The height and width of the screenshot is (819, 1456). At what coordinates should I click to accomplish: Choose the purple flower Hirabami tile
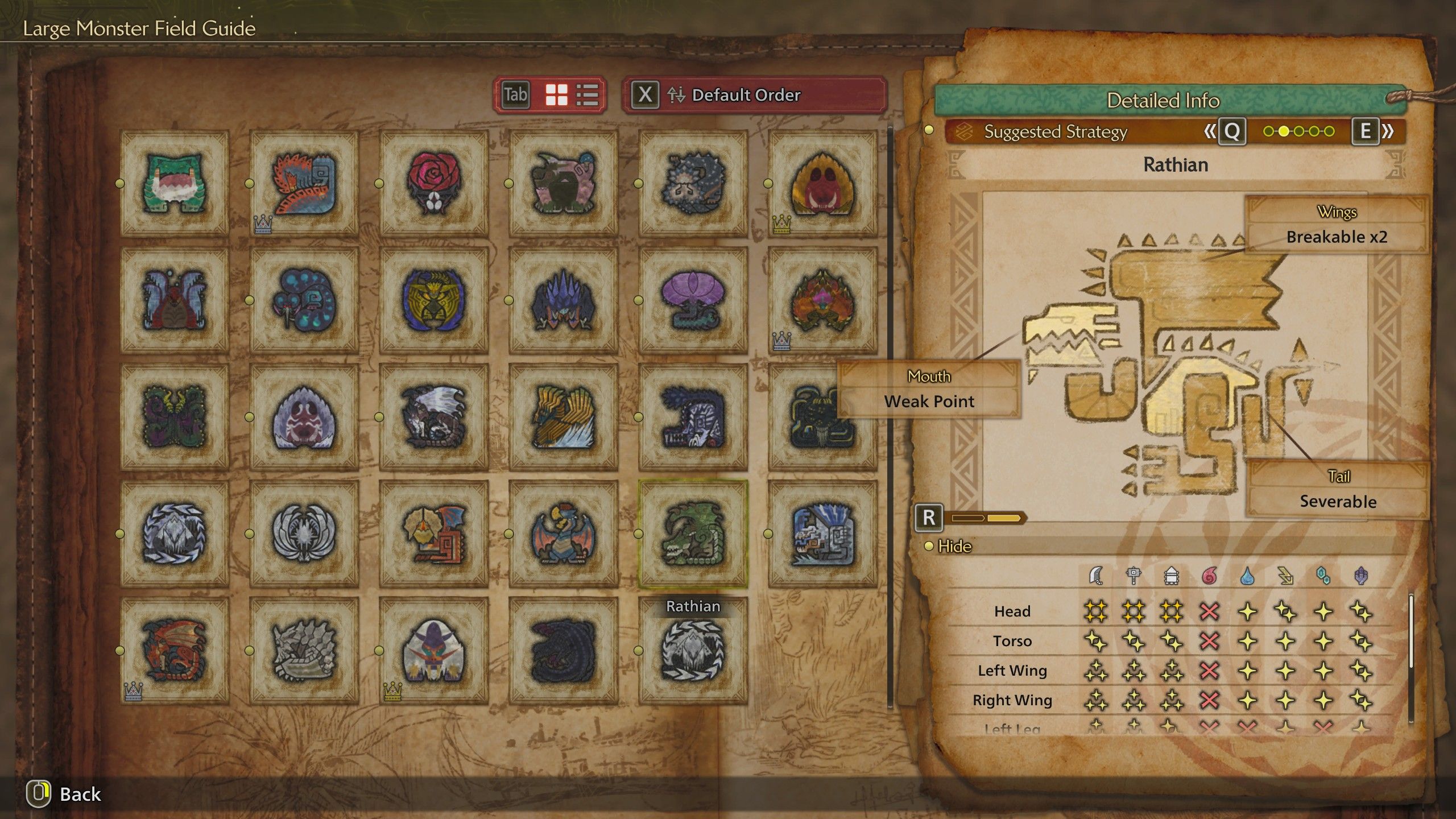[x=693, y=300]
